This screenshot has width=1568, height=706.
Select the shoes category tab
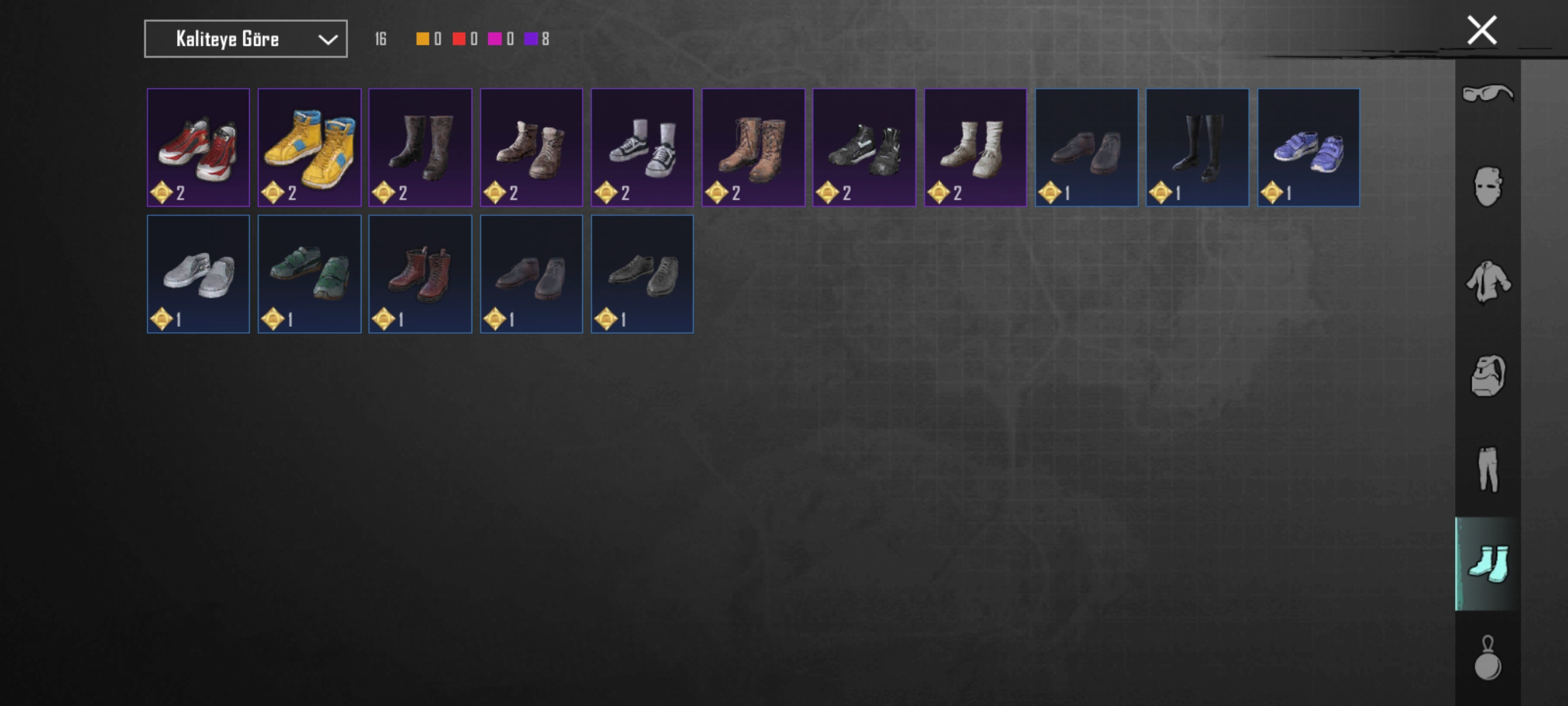1487,564
